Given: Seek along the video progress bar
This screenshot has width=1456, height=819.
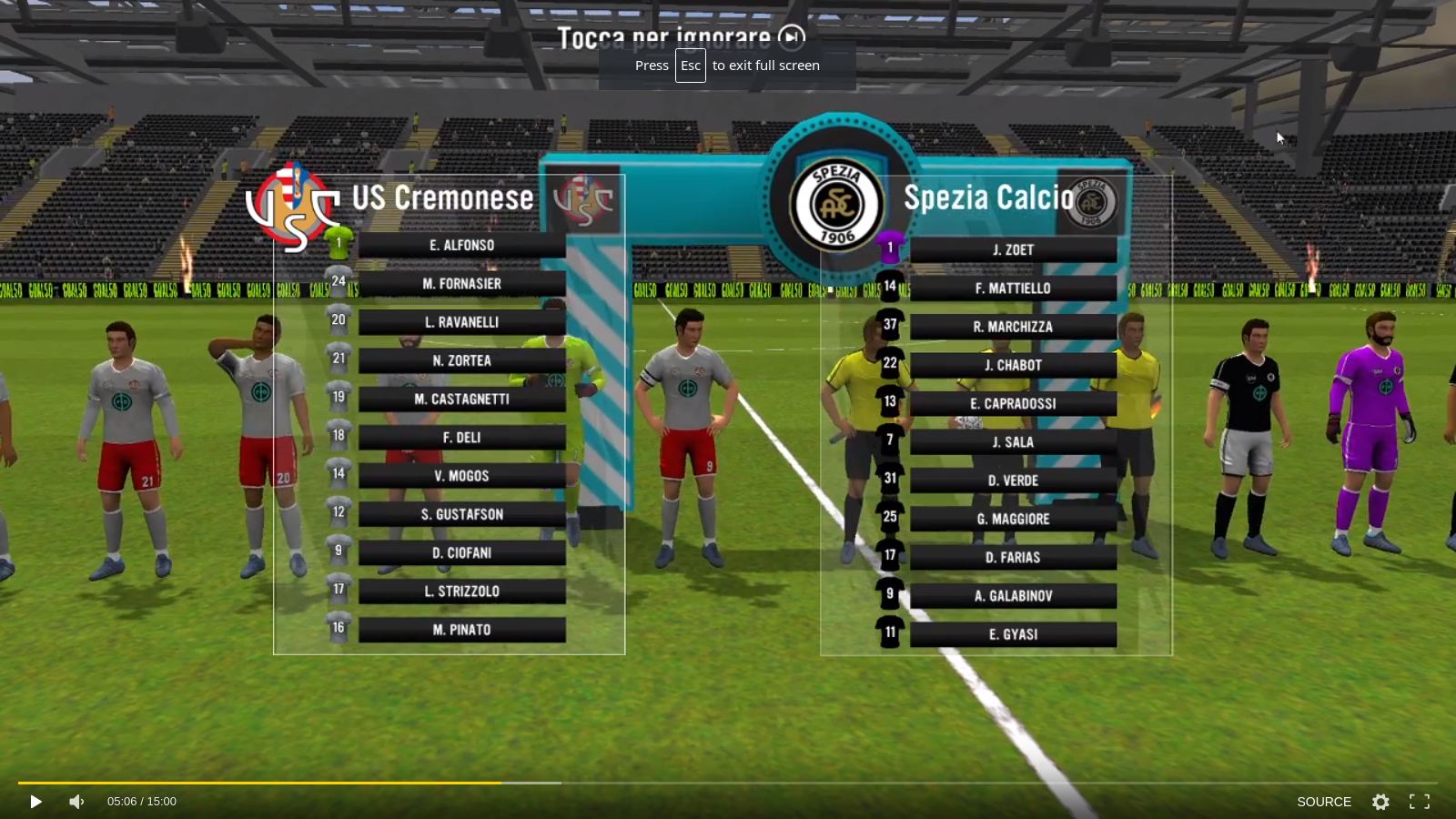Looking at the screenshot, I should pyautogui.click(x=728, y=783).
